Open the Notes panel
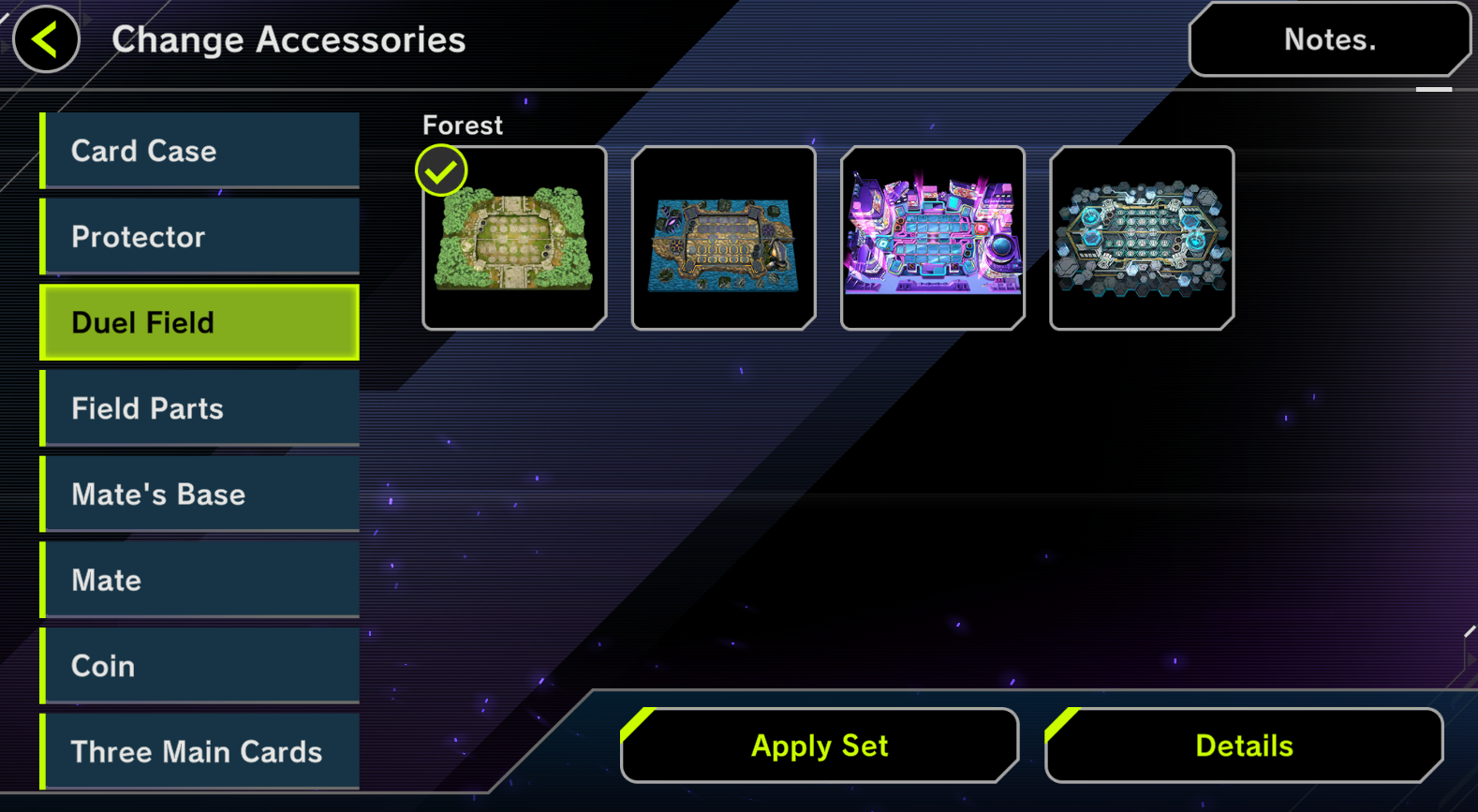The width and height of the screenshot is (1478, 812). pyautogui.click(x=1328, y=39)
